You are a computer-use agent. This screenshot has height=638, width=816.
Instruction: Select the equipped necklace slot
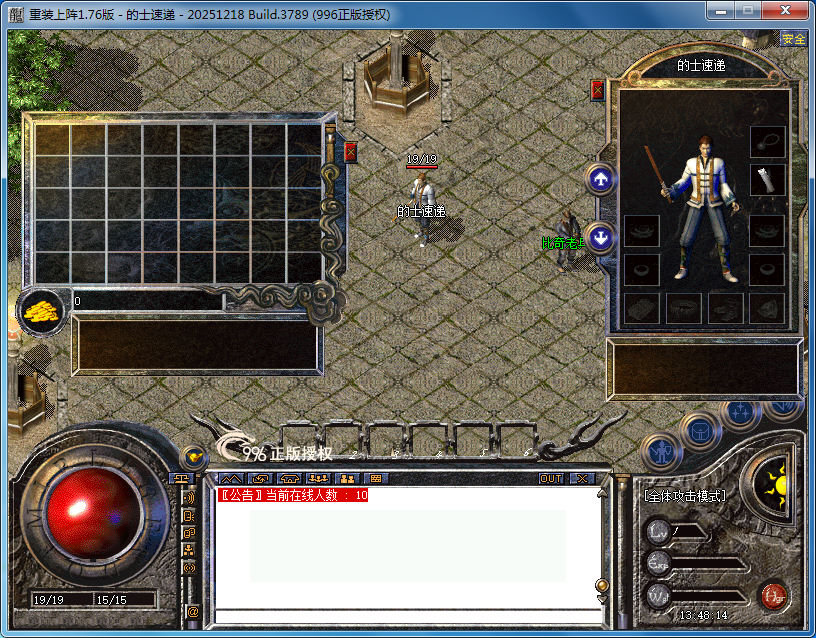[x=767, y=141]
